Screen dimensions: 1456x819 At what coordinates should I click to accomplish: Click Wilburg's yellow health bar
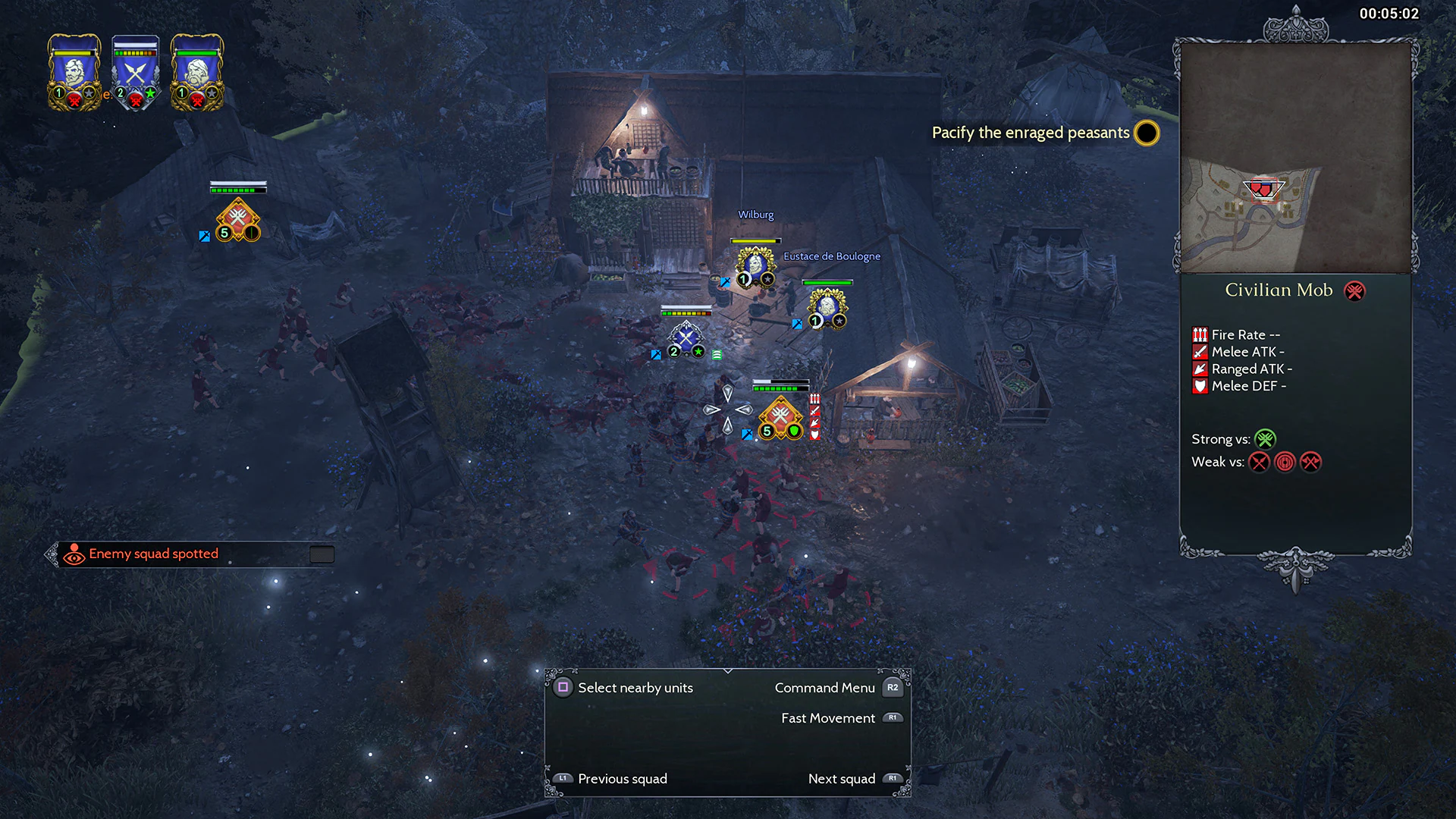(756, 239)
